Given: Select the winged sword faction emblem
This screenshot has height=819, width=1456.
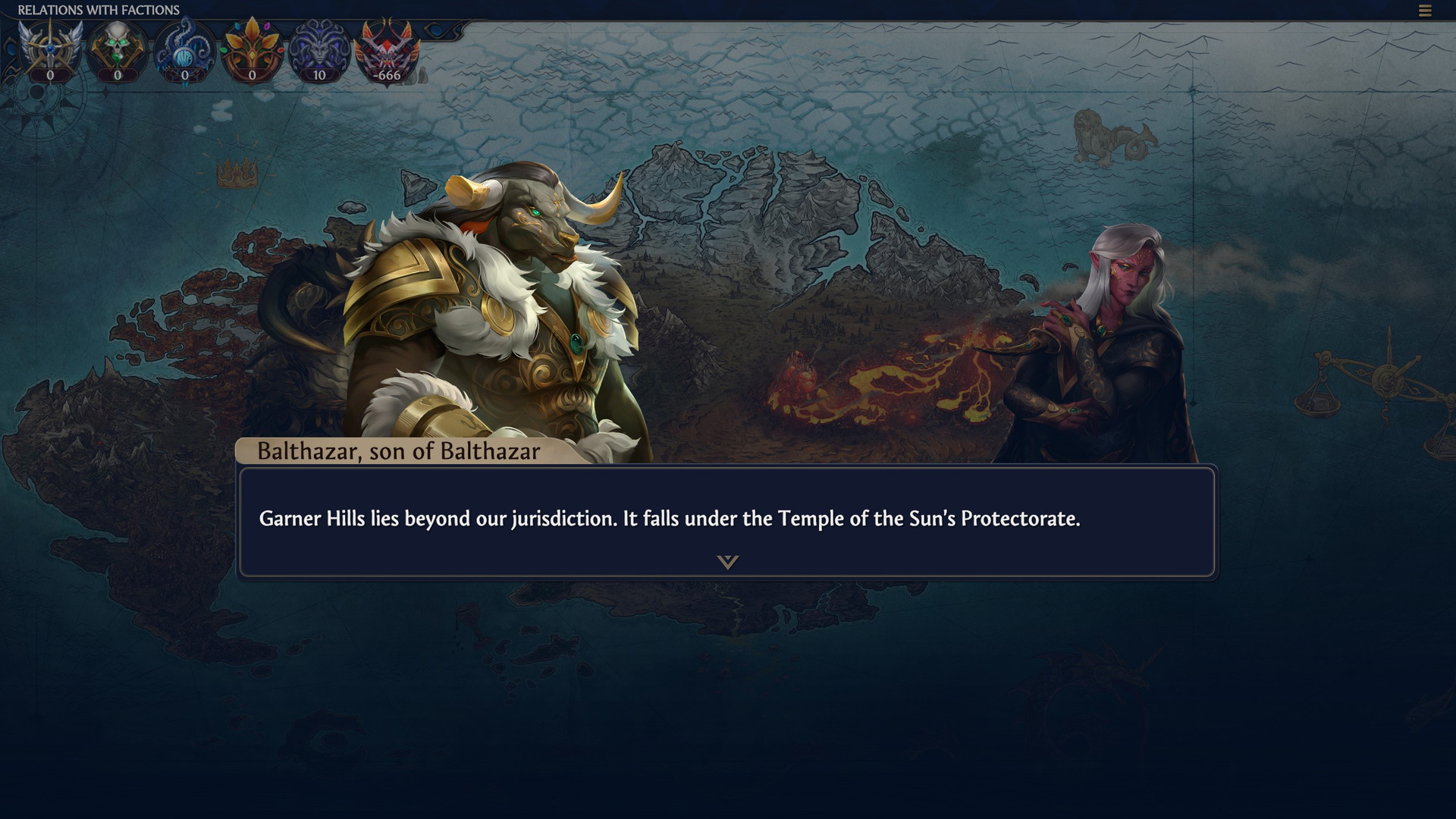Looking at the screenshot, I should point(50,49).
